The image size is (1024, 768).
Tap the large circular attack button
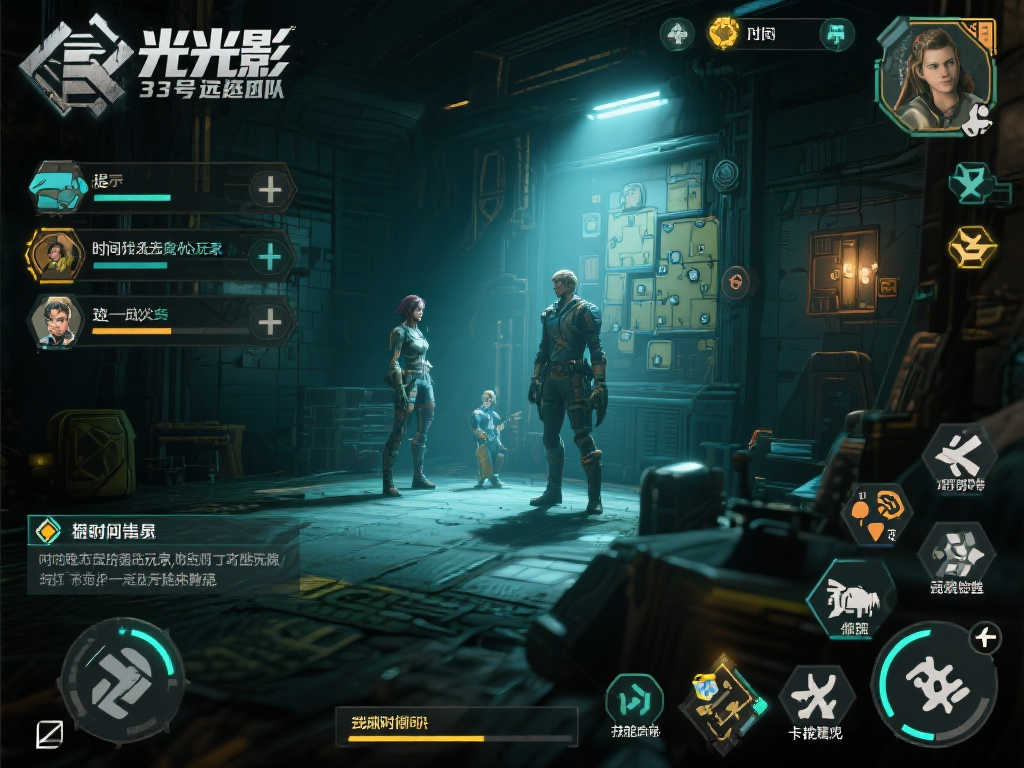[934, 683]
